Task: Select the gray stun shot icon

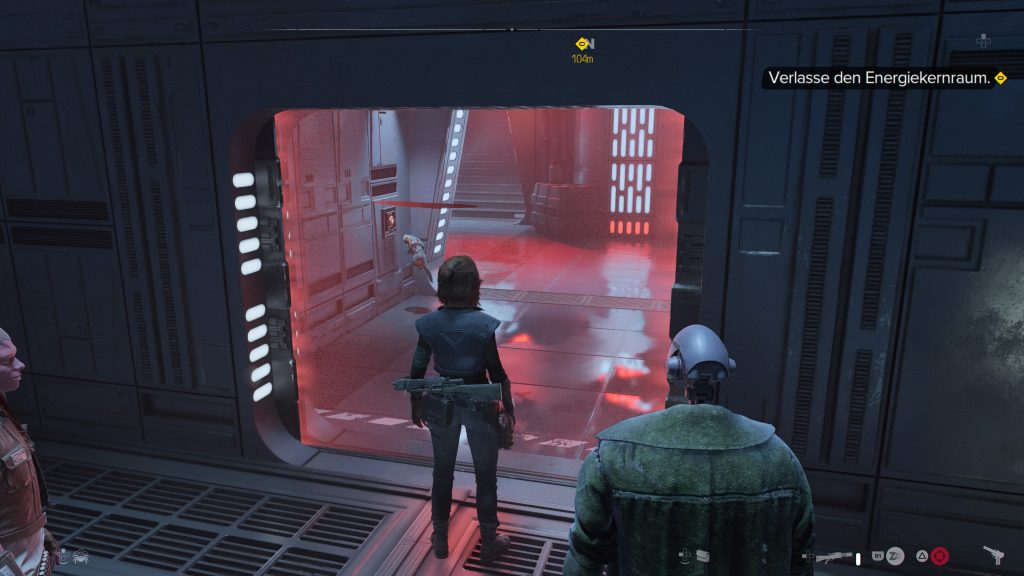Action: [896, 556]
